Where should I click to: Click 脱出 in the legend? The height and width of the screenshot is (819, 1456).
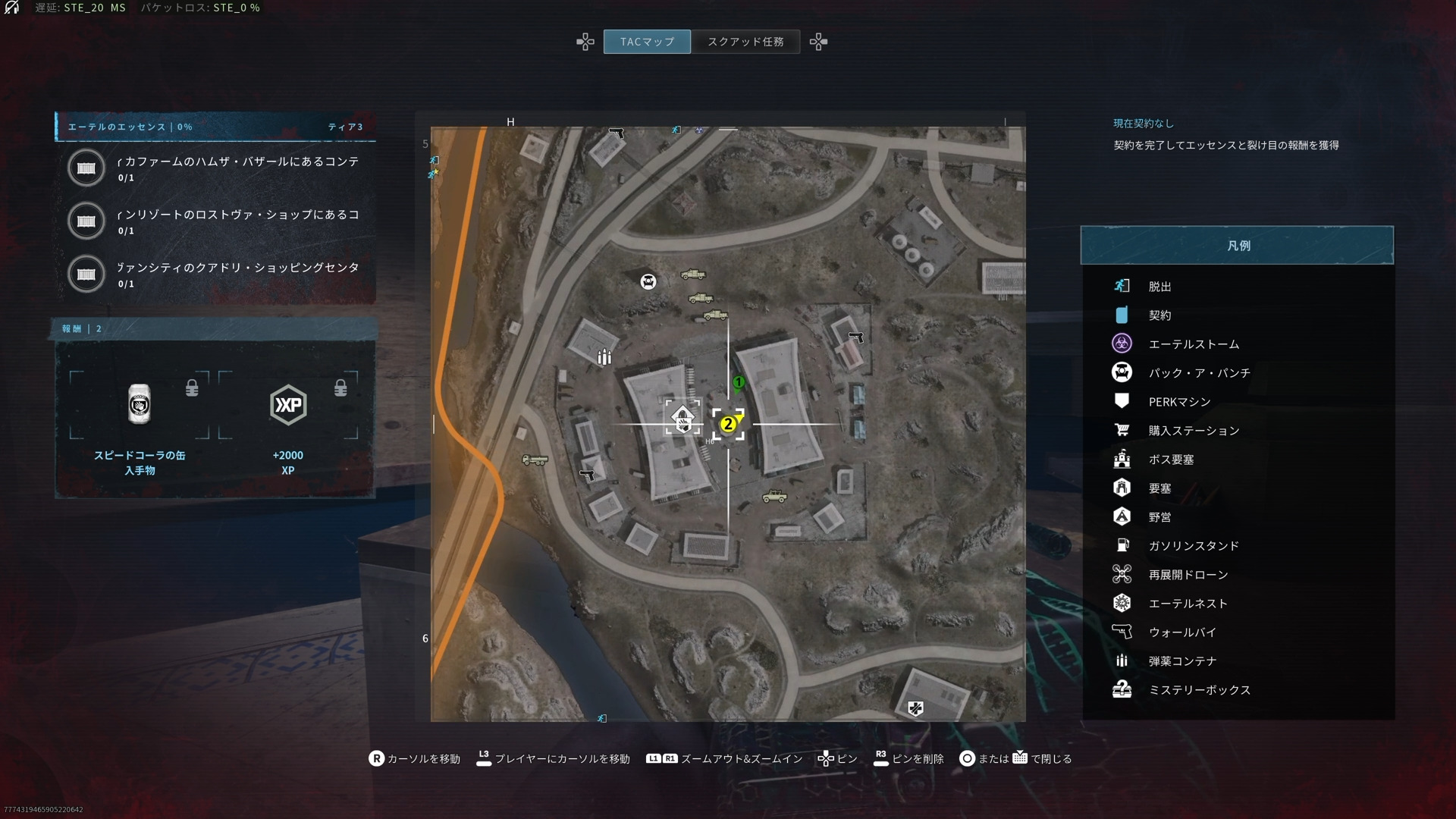[x=1159, y=287]
